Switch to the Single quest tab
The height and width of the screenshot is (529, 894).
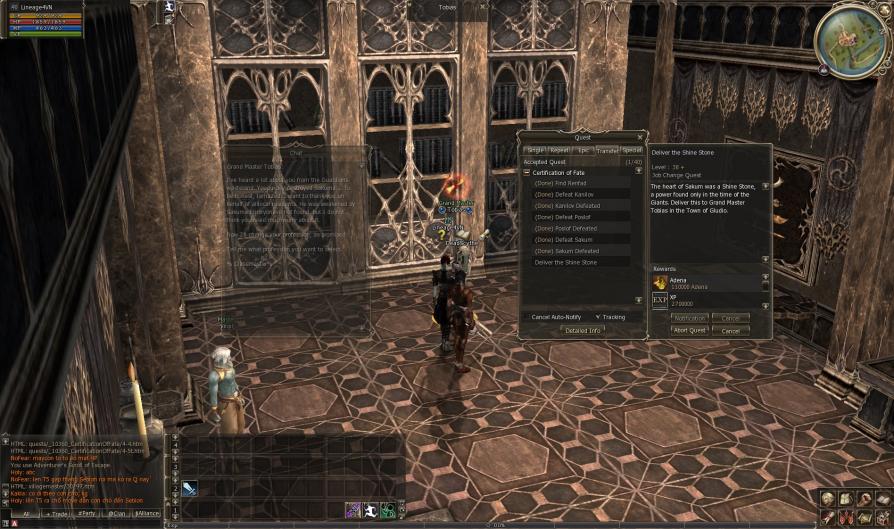click(535, 150)
